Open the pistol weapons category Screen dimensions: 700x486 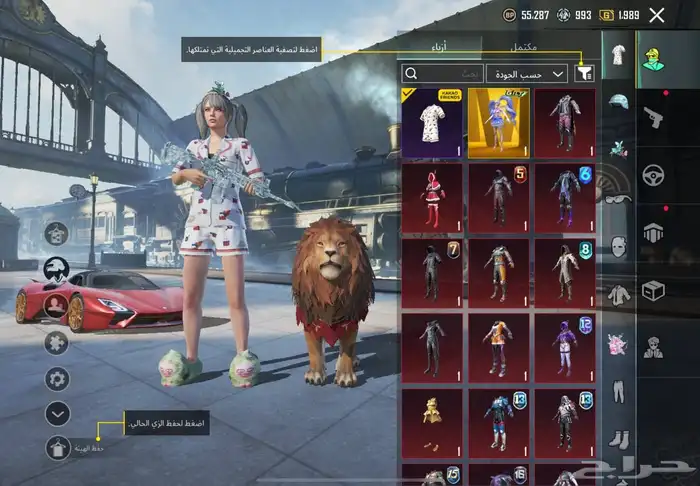point(655,114)
